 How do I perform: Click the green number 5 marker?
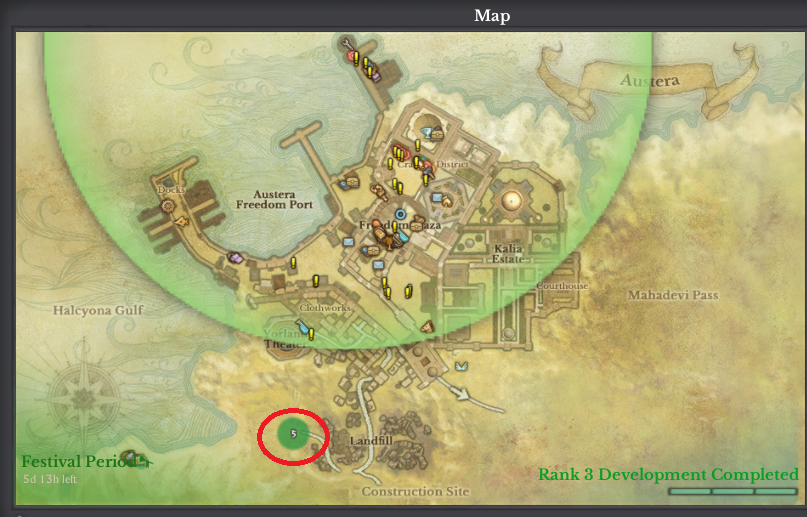[x=293, y=434]
